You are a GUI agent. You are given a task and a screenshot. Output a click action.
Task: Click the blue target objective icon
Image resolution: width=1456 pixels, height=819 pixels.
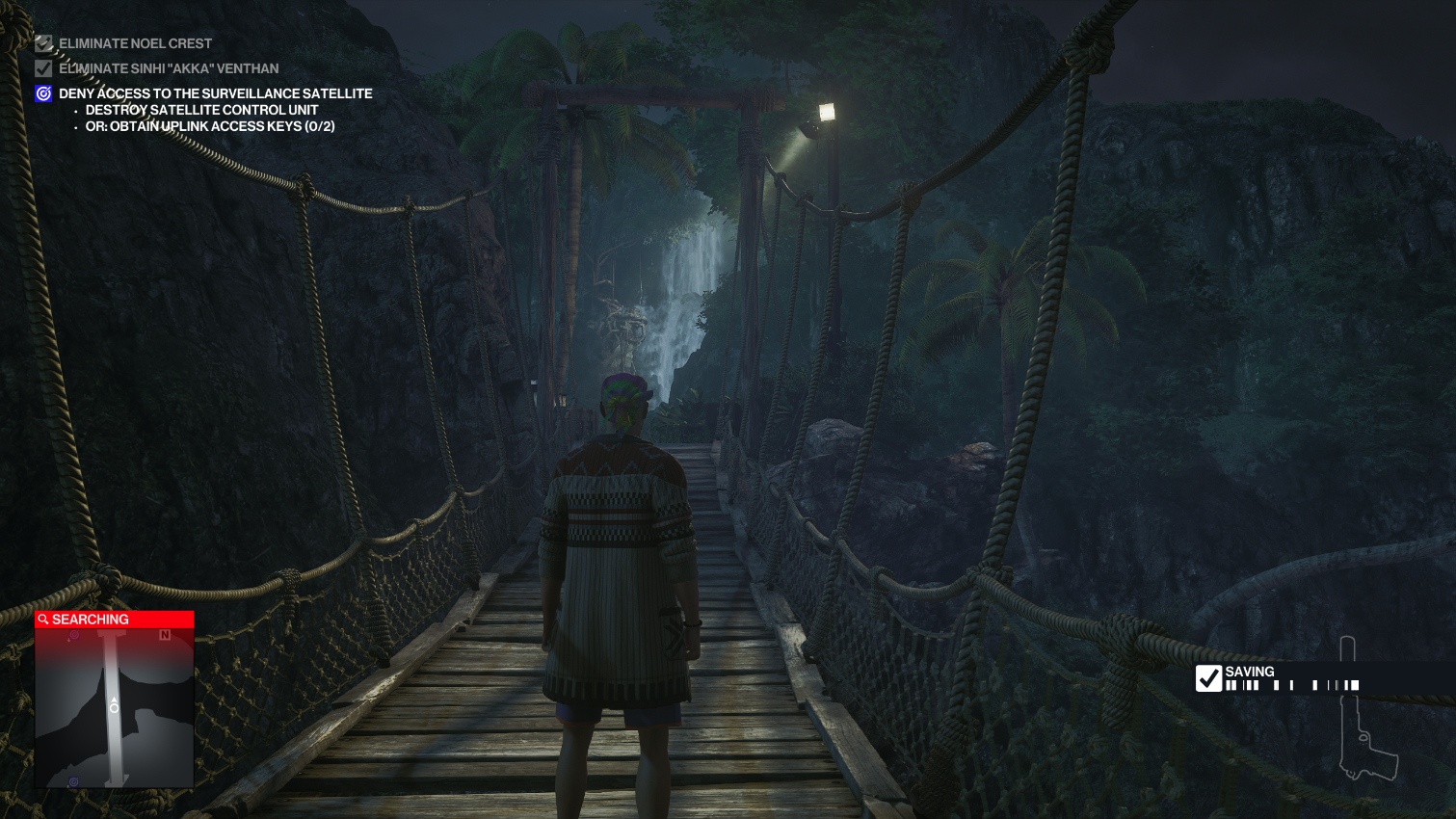point(43,93)
